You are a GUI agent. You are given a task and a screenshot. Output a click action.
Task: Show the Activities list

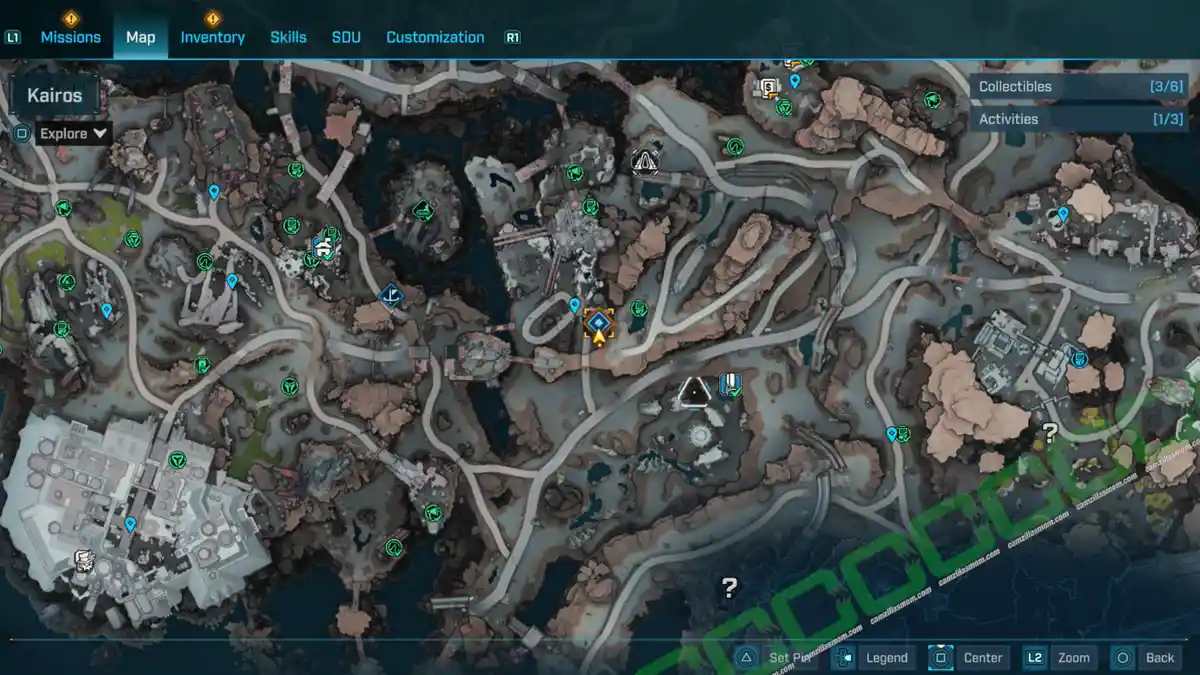pyautogui.click(x=1080, y=119)
